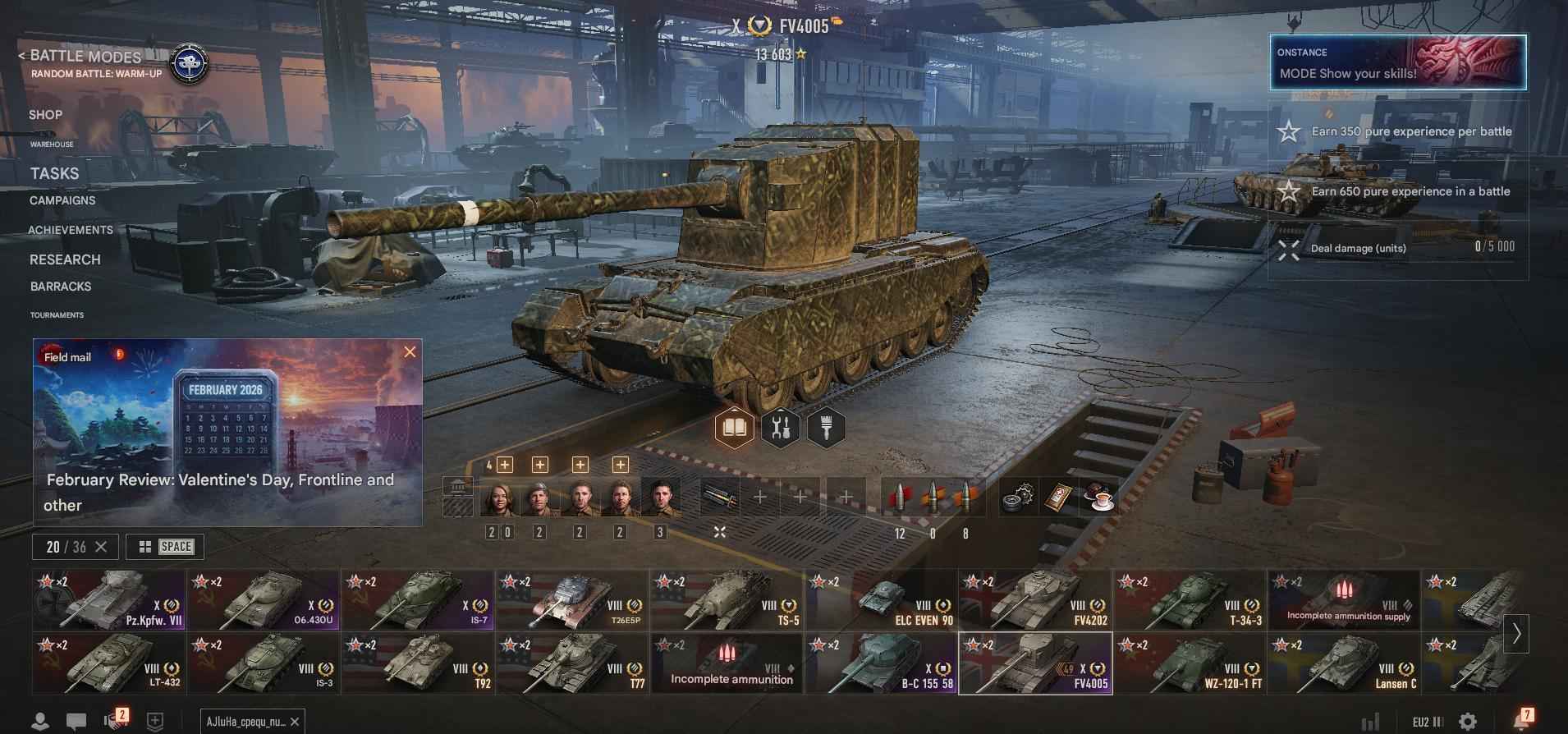Screen dimensions: 1568x734
Task: Open the RESEARCH menu entry
Action: tap(66, 259)
